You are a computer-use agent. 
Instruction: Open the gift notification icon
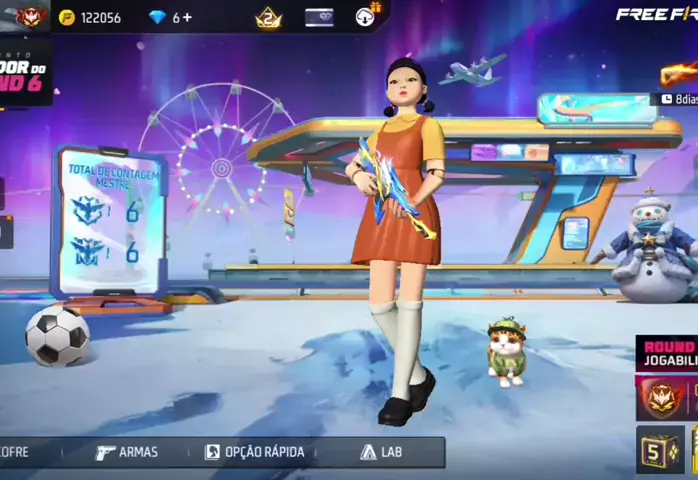[368, 17]
